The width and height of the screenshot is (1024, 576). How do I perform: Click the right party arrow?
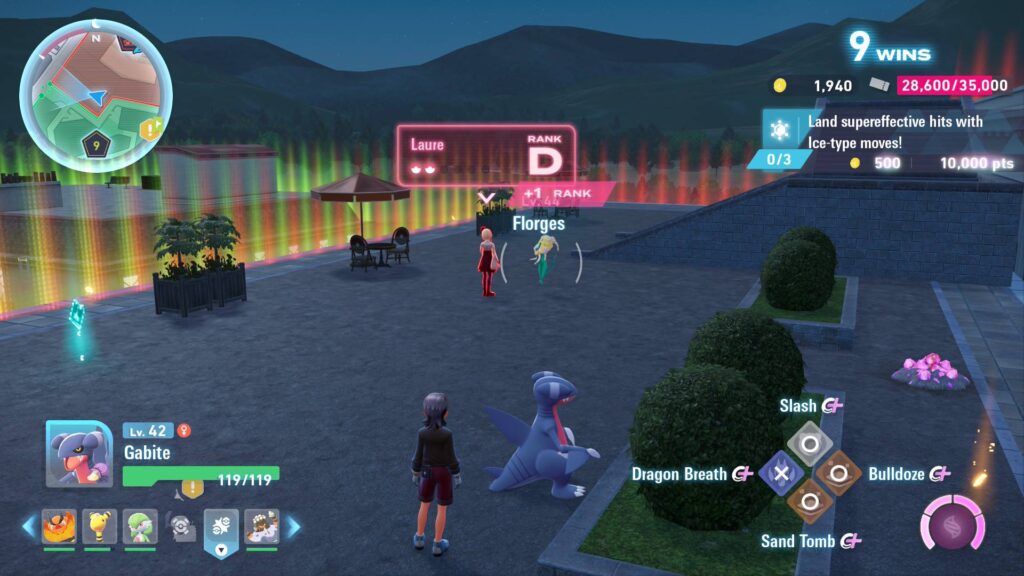coord(293,526)
